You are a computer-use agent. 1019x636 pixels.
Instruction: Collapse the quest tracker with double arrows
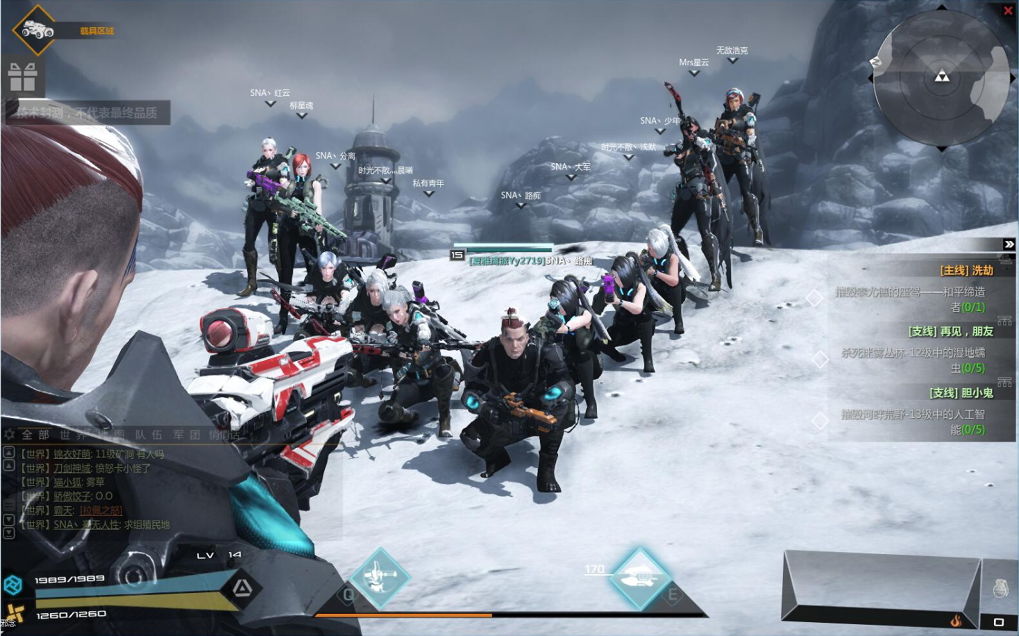(1009, 244)
